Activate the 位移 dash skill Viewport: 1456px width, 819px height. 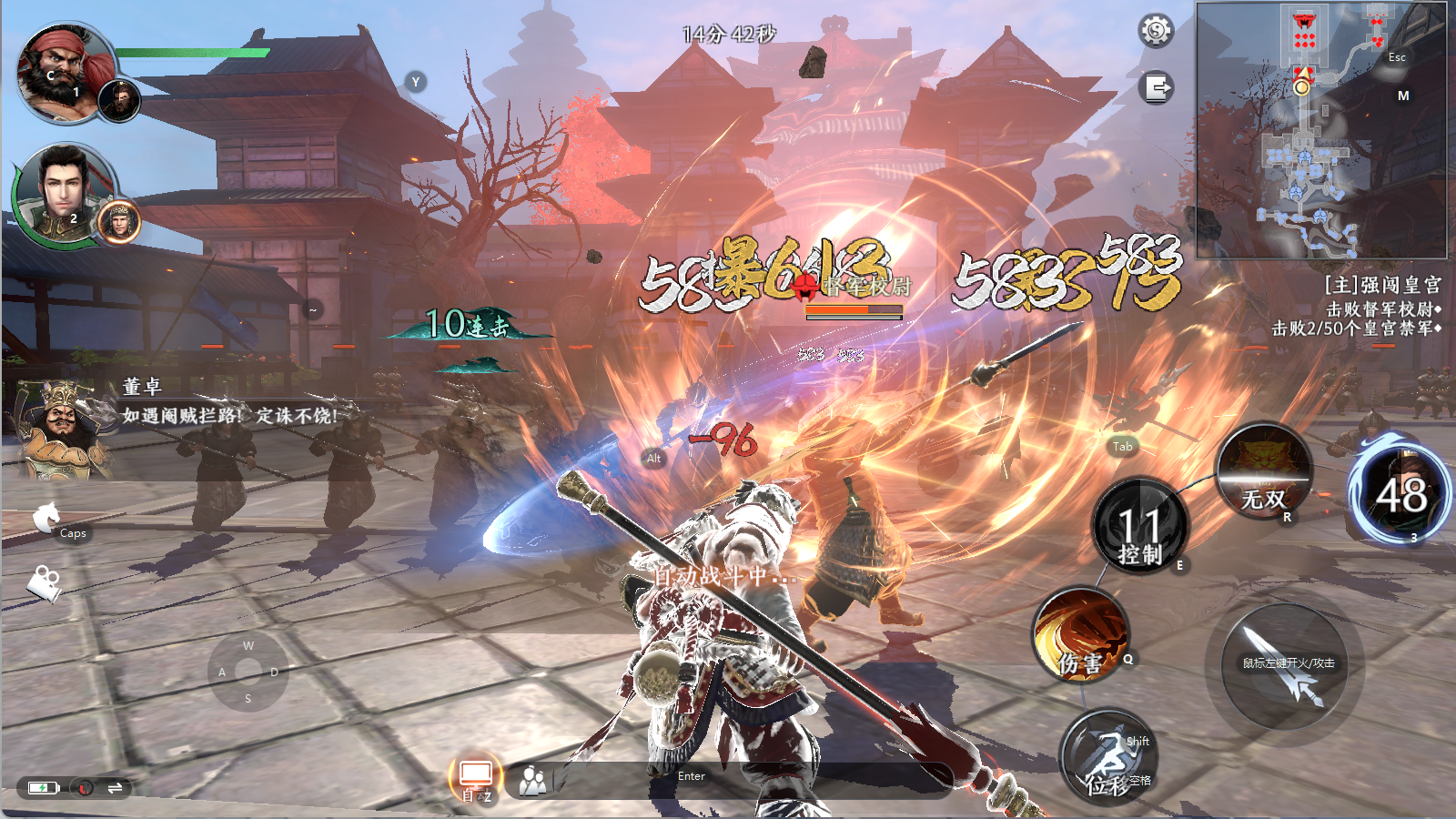[x=1107, y=756]
